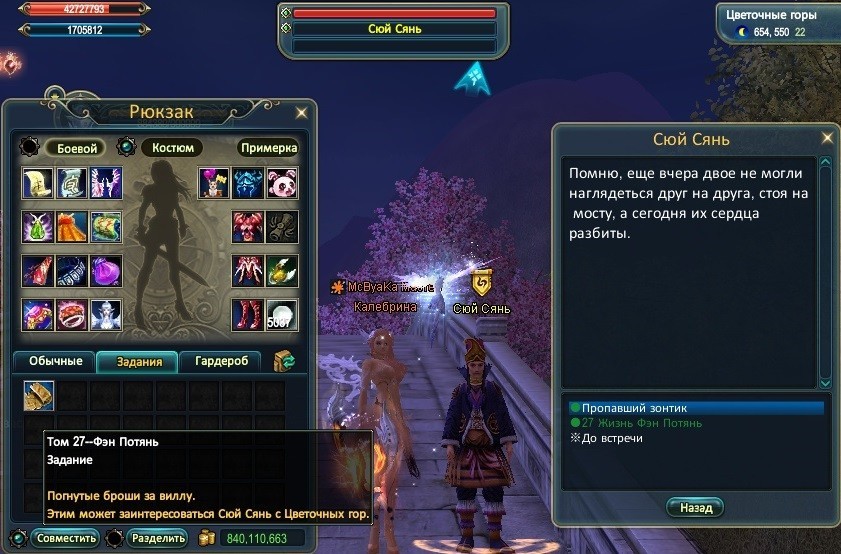Image resolution: width=841 pixels, height=554 pixels.
Task: Click the "Совместить" combine button
Action: [x=67, y=538]
